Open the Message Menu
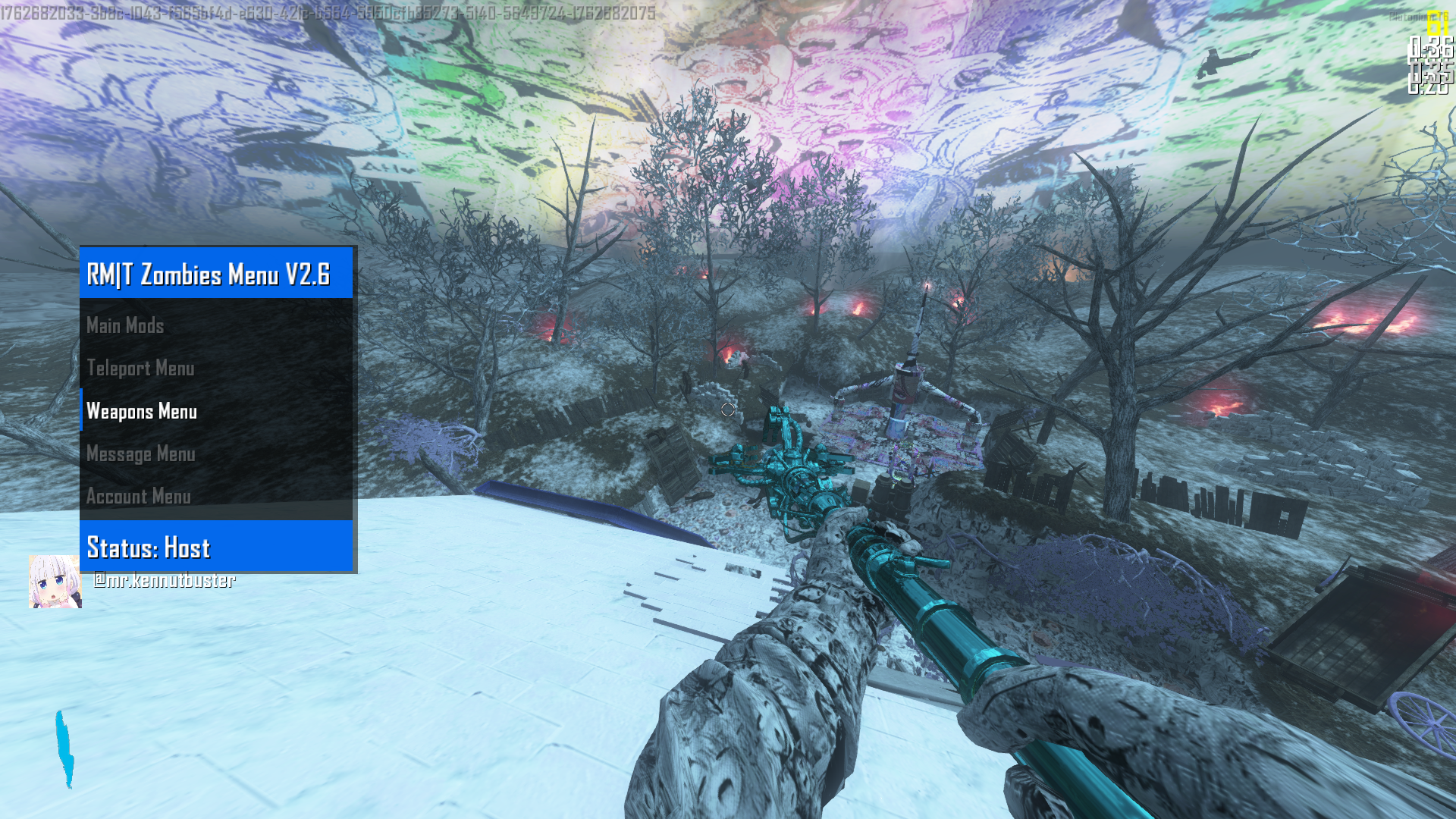 click(x=141, y=454)
